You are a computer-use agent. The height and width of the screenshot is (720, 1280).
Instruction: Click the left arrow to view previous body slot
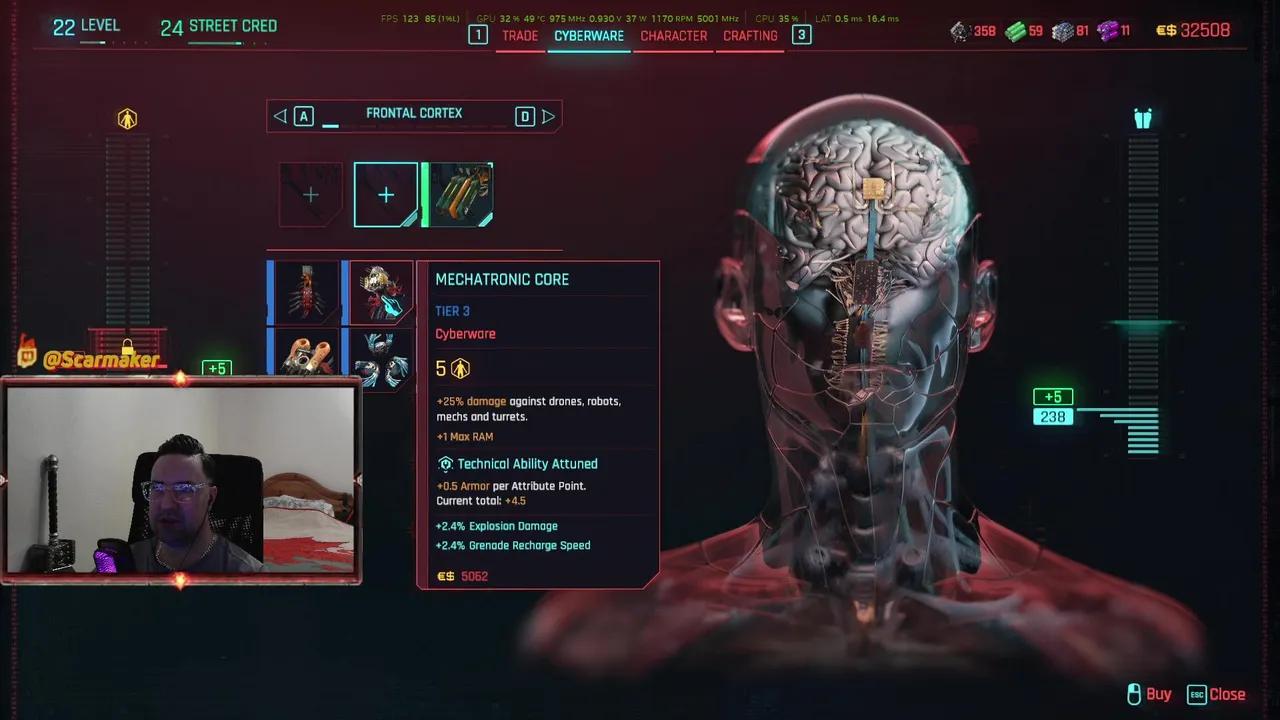coord(280,116)
